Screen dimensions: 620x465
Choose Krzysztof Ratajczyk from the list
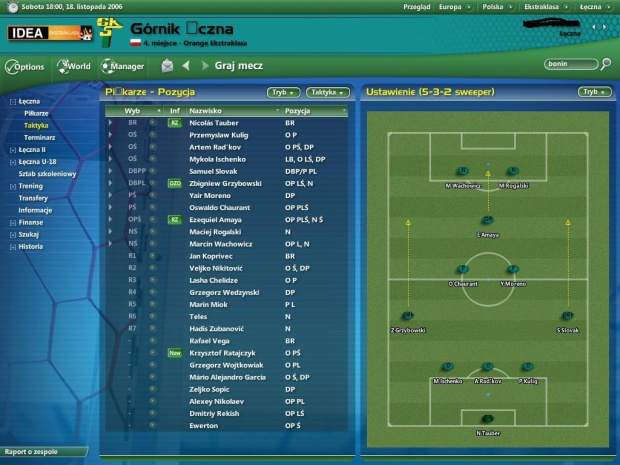[225, 353]
